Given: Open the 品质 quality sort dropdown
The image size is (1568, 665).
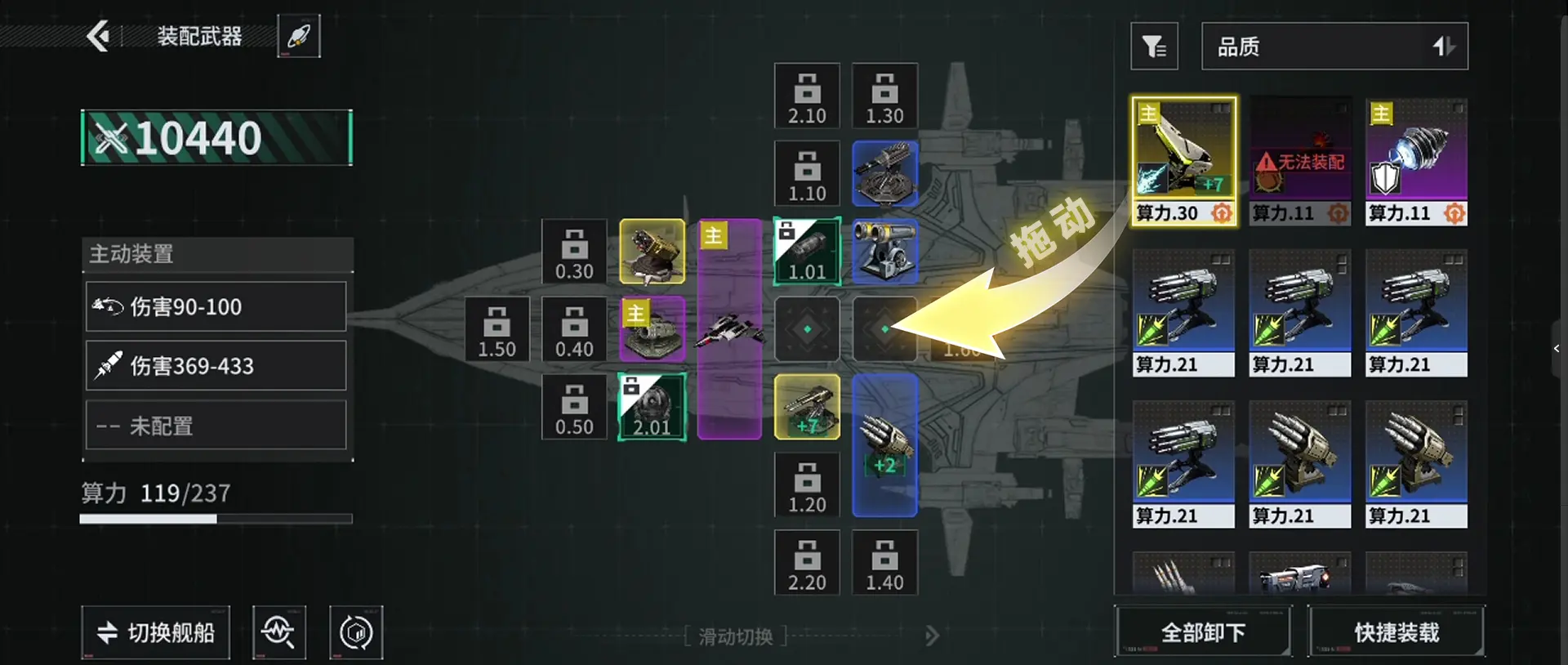Looking at the screenshot, I should coord(1334,47).
